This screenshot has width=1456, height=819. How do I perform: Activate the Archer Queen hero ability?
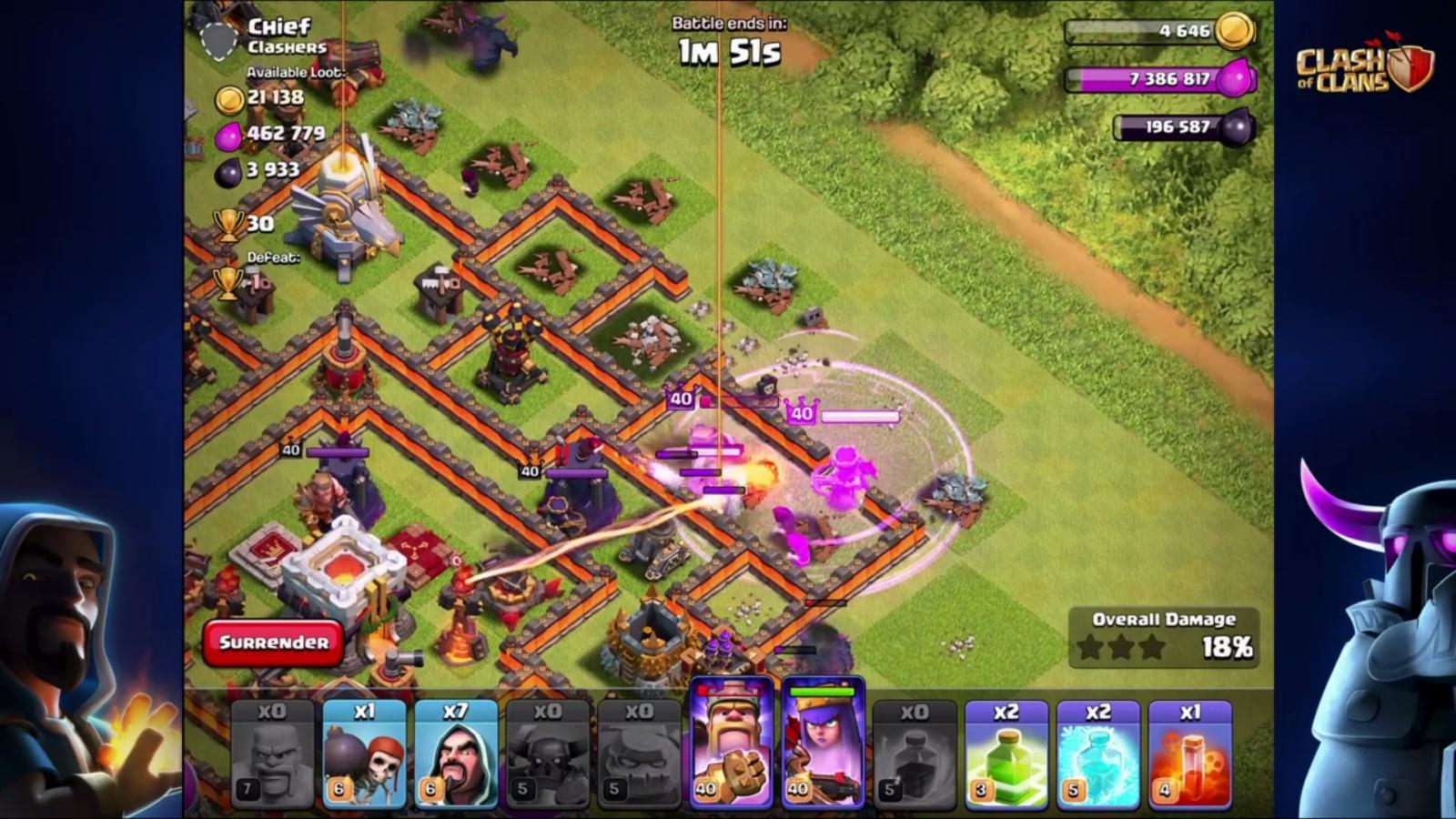pos(823,744)
